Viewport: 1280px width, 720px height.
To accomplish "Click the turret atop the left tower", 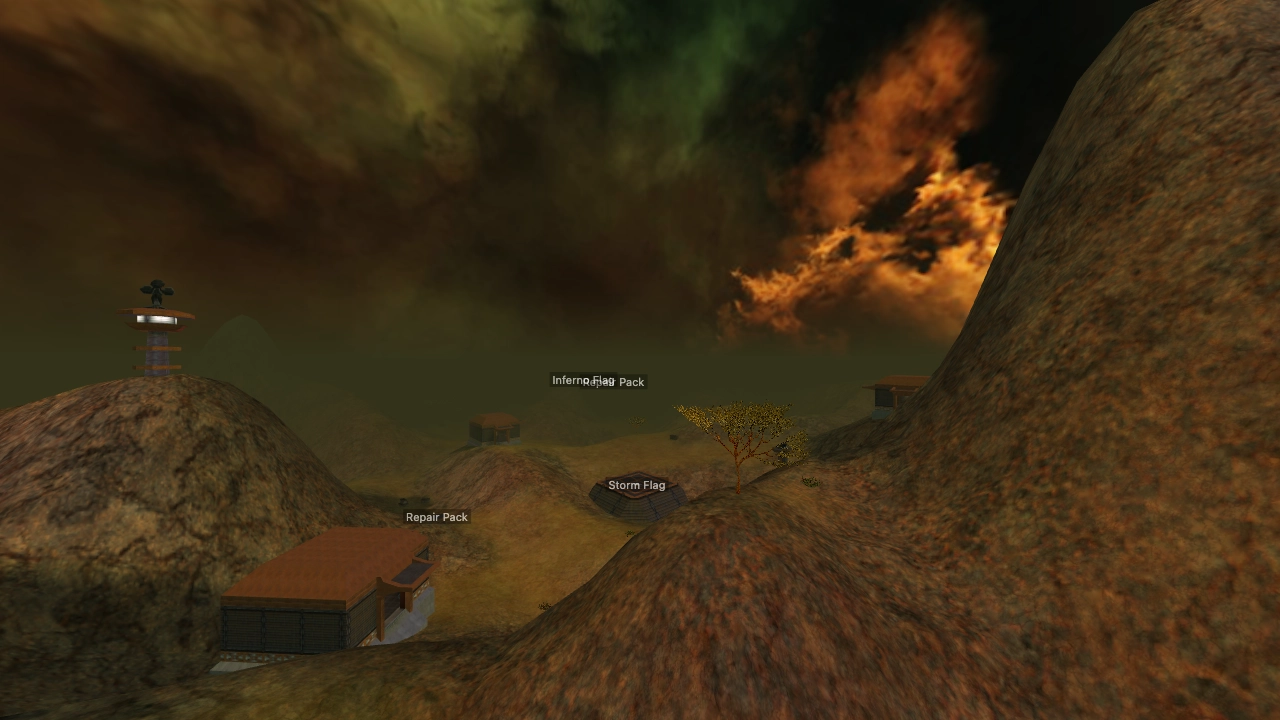I will pos(157,290).
